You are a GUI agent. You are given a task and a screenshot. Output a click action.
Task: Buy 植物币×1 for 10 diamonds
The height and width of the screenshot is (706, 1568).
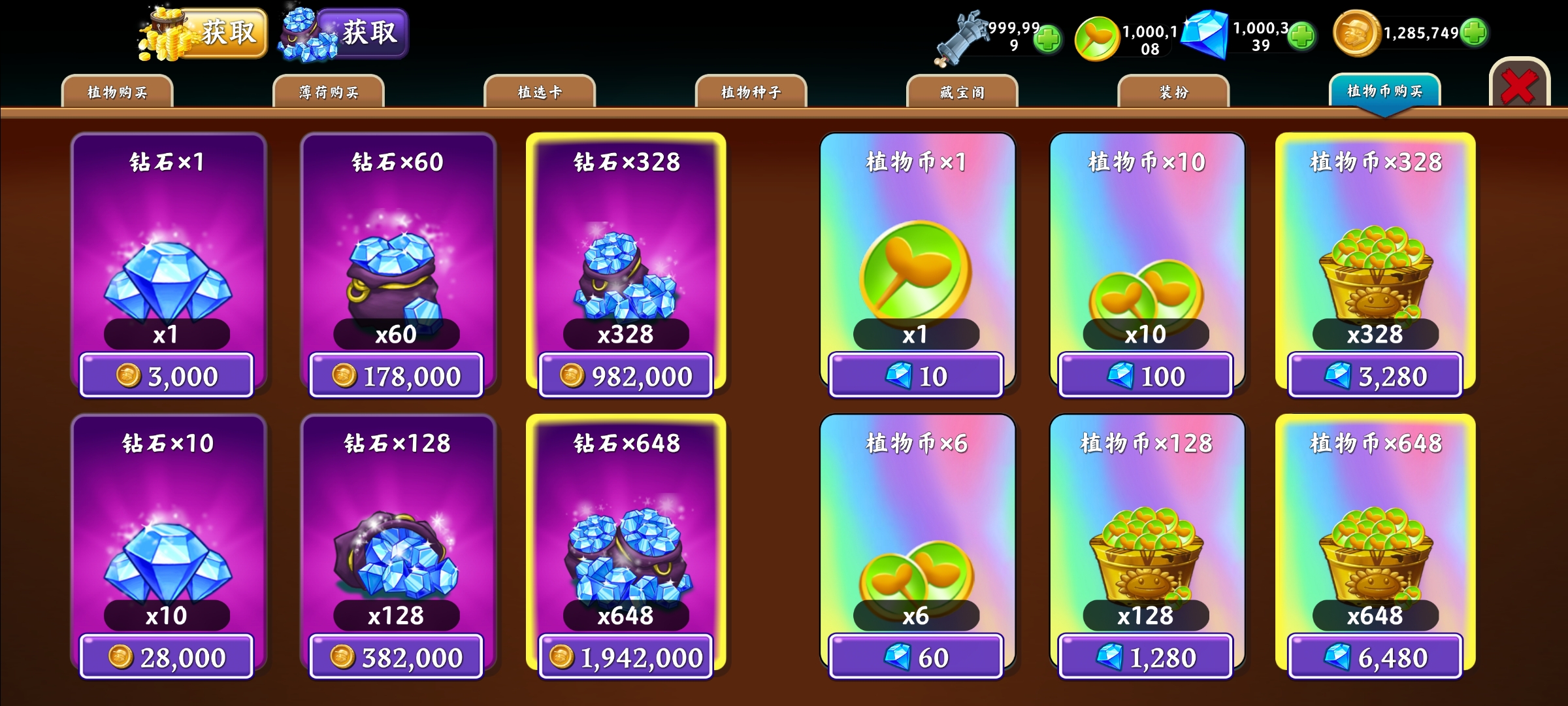coord(916,376)
